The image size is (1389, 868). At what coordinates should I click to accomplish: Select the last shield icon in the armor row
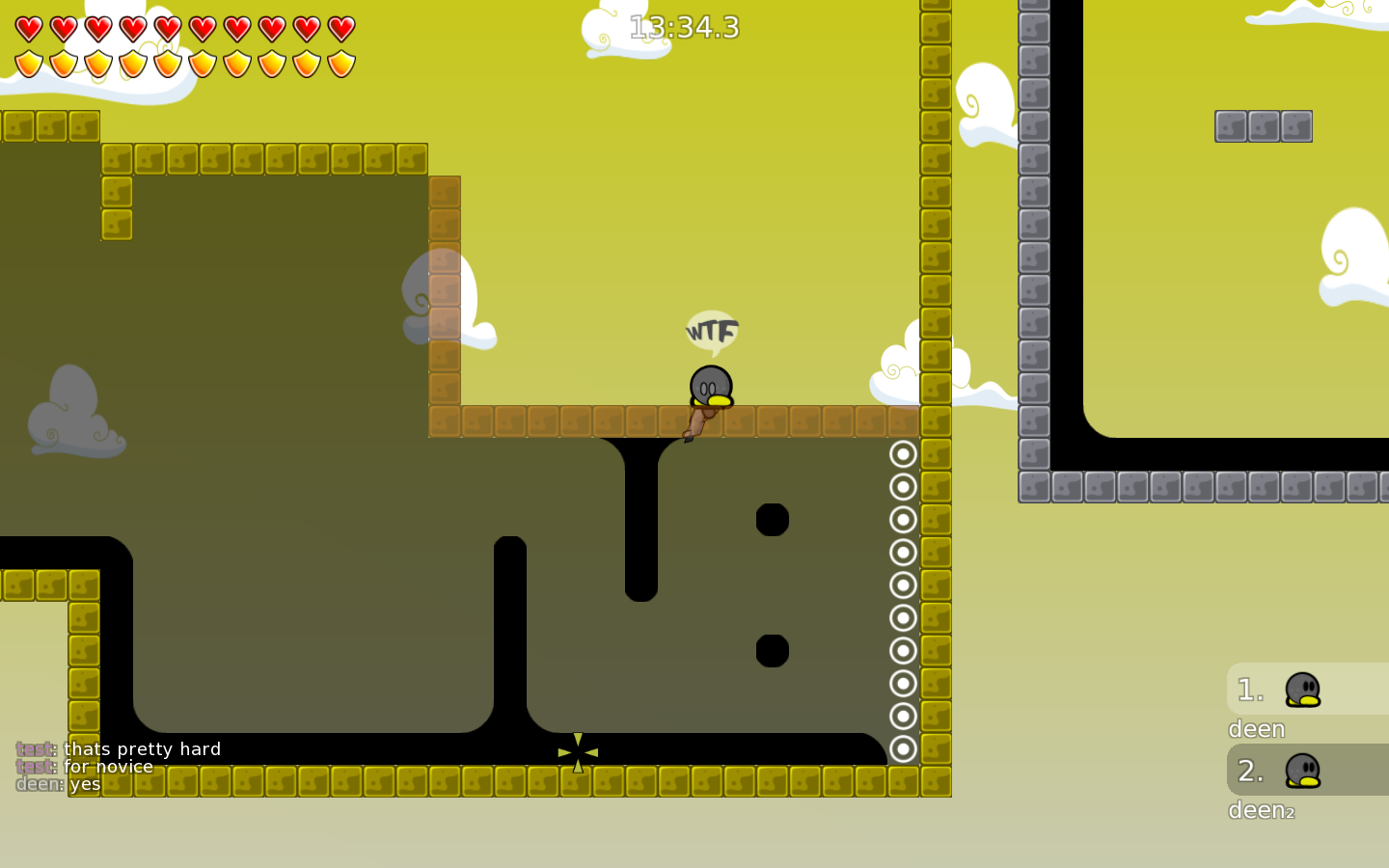pyautogui.click(x=342, y=63)
